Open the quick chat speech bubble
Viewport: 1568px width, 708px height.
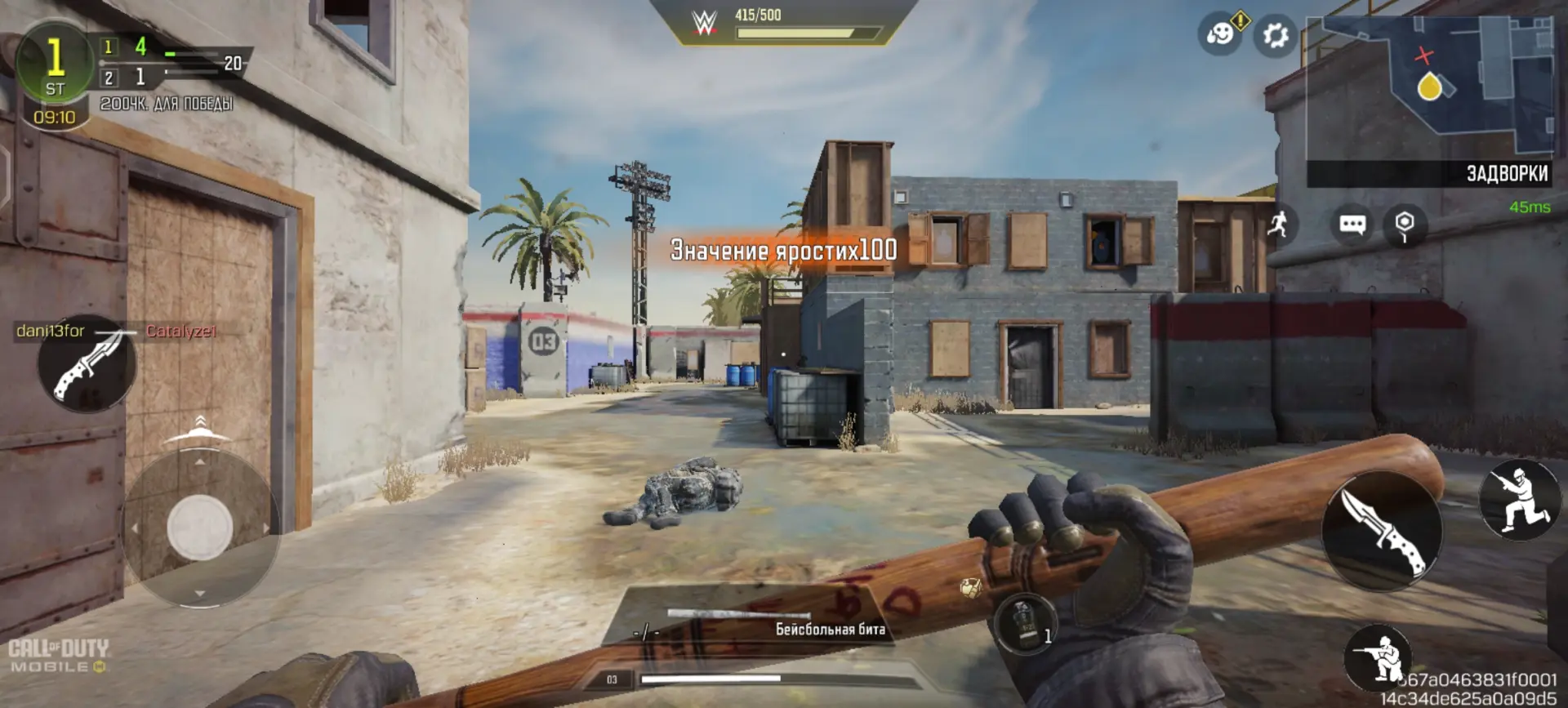(x=1352, y=224)
